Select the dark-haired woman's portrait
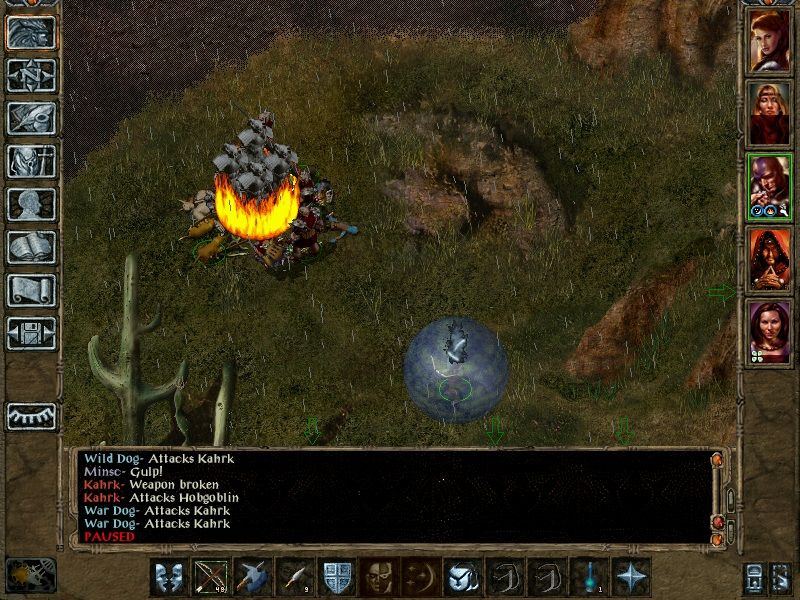The image size is (800, 600). coord(770,333)
